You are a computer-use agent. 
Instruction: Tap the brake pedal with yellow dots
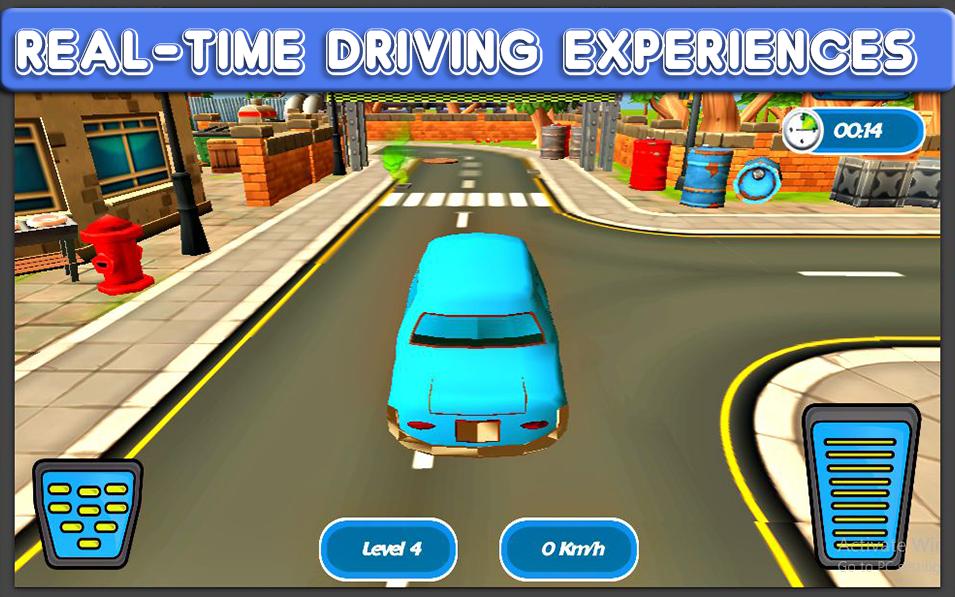tap(88, 512)
